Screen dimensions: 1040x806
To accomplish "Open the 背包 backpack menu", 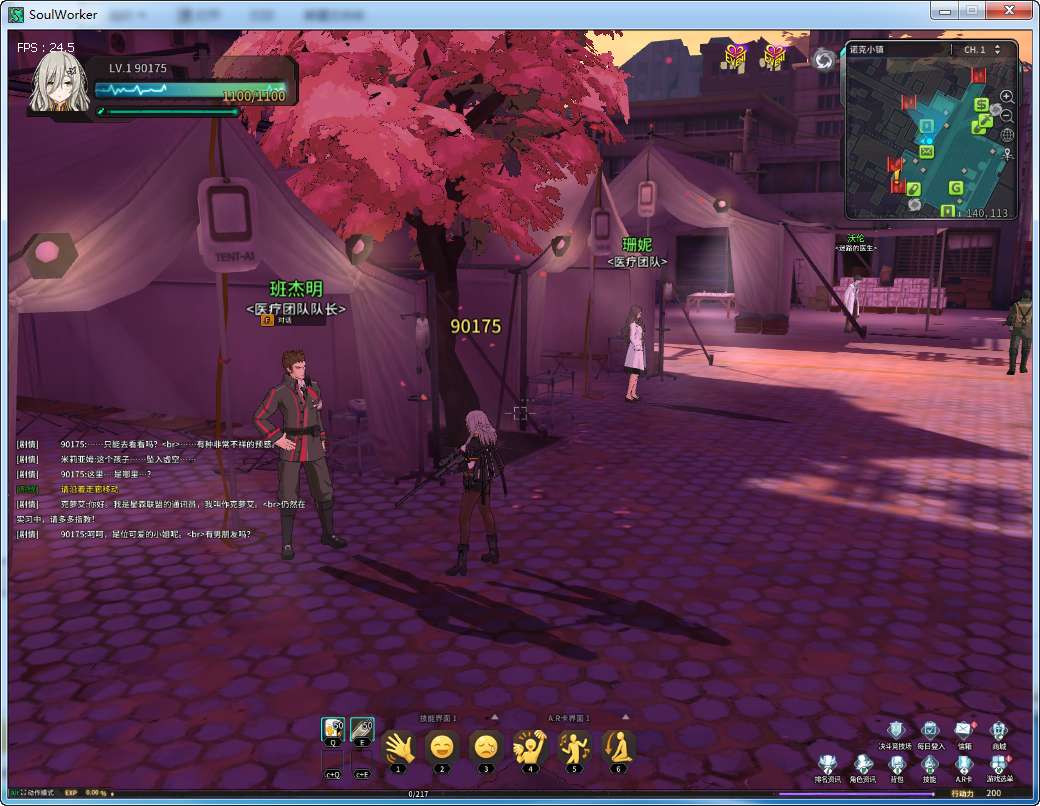I will tap(896, 765).
